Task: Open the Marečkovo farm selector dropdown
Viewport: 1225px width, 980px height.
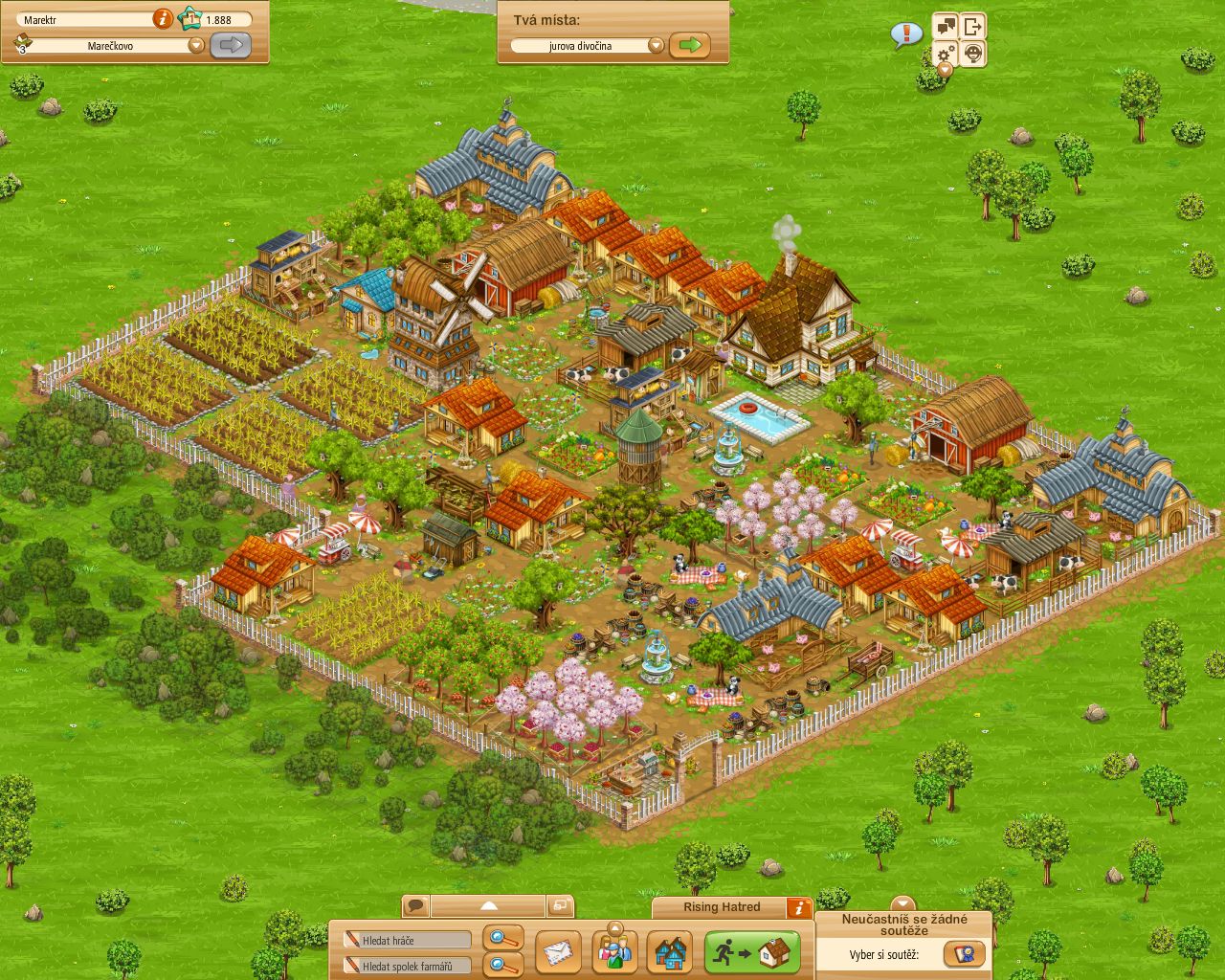Action: point(196,44)
